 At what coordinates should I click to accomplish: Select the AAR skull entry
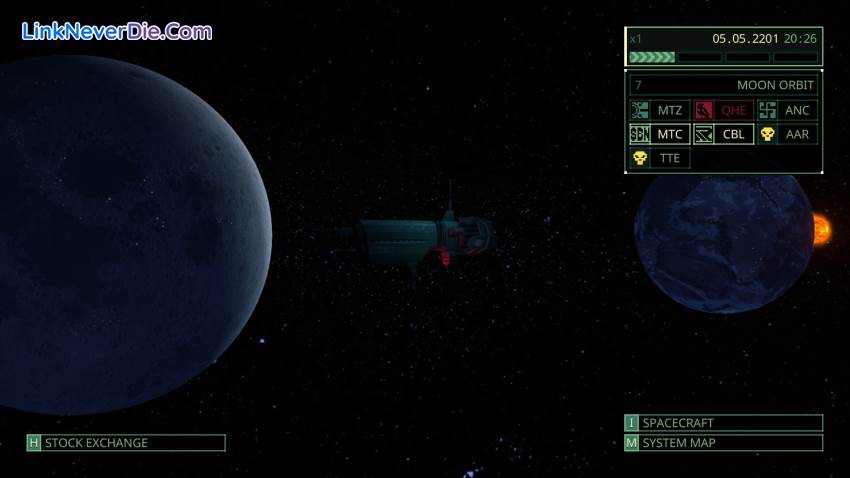click(x=788, y=134)
